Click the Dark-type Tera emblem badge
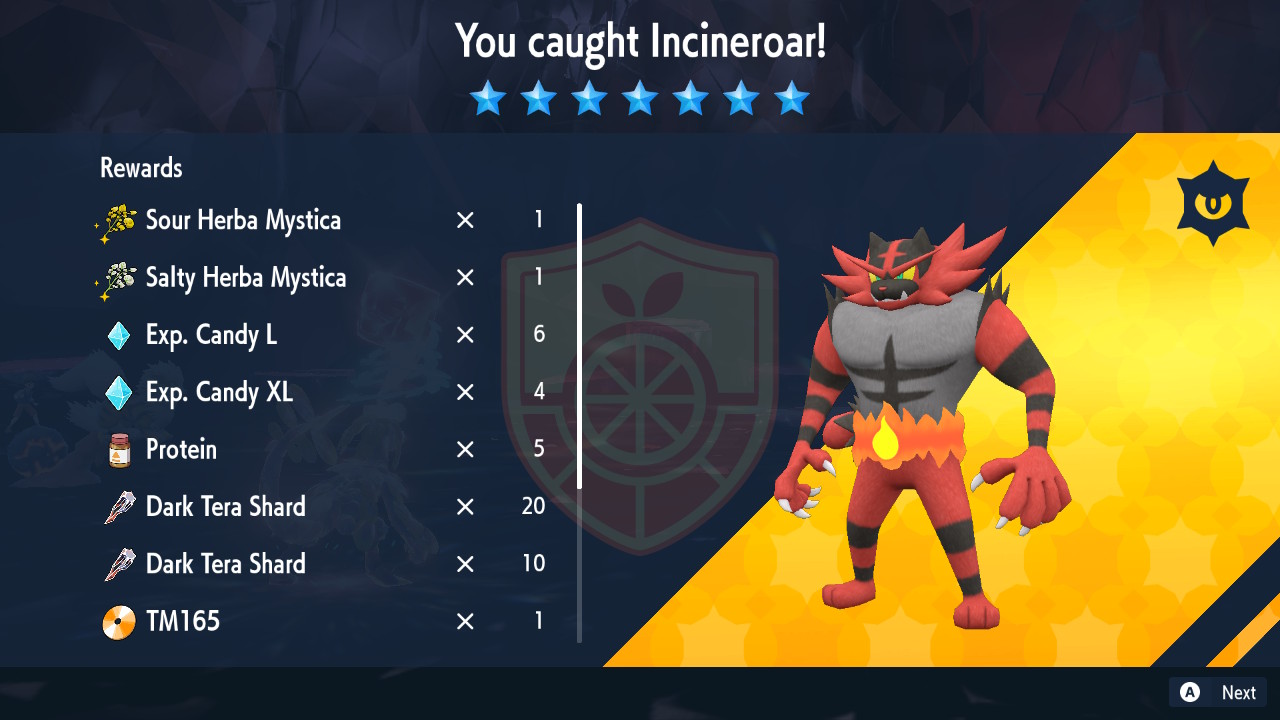1280x720 pixels. tap(1212, 199)
